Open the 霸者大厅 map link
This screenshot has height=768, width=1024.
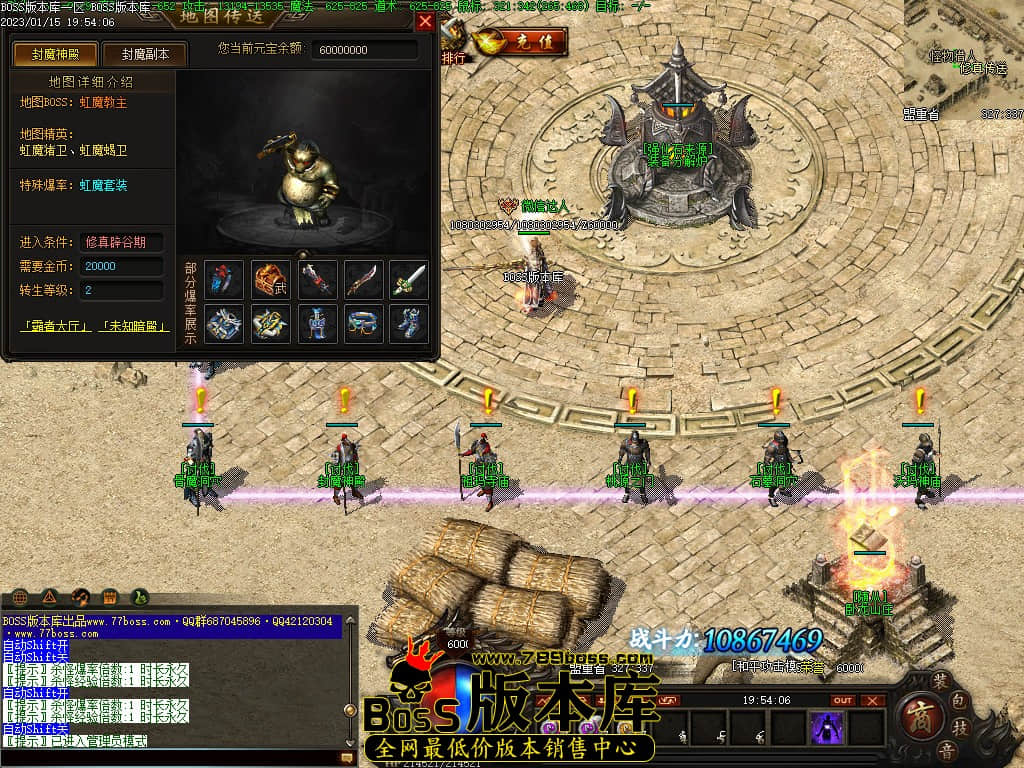pyautogui.click(x=55, y=326)
